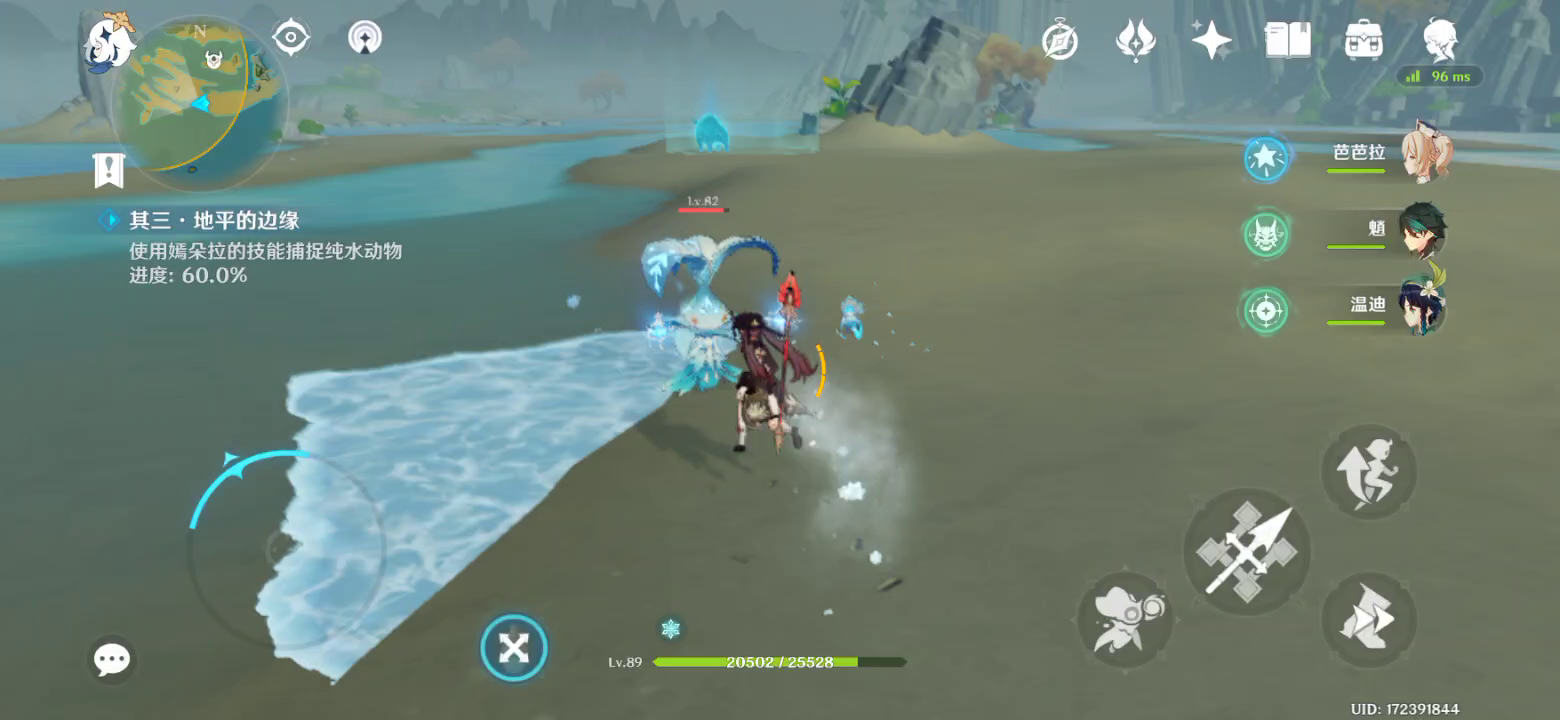Image resolution: width=1560 pixels, height=720 pixels.
Task: Activate the elemental skill button
Action: tap(1125, 619)
